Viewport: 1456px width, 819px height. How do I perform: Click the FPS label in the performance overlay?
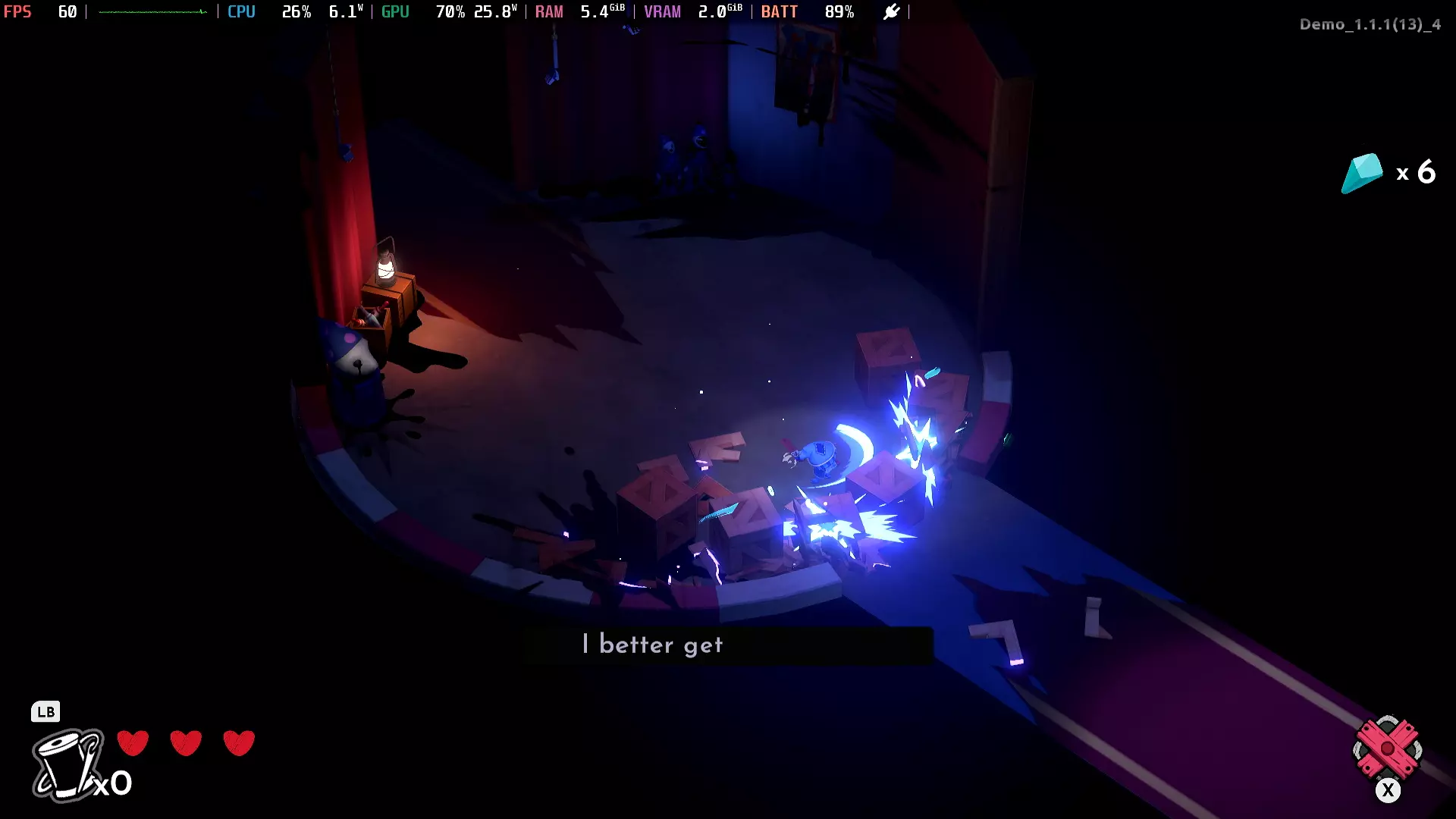(18, 11)
